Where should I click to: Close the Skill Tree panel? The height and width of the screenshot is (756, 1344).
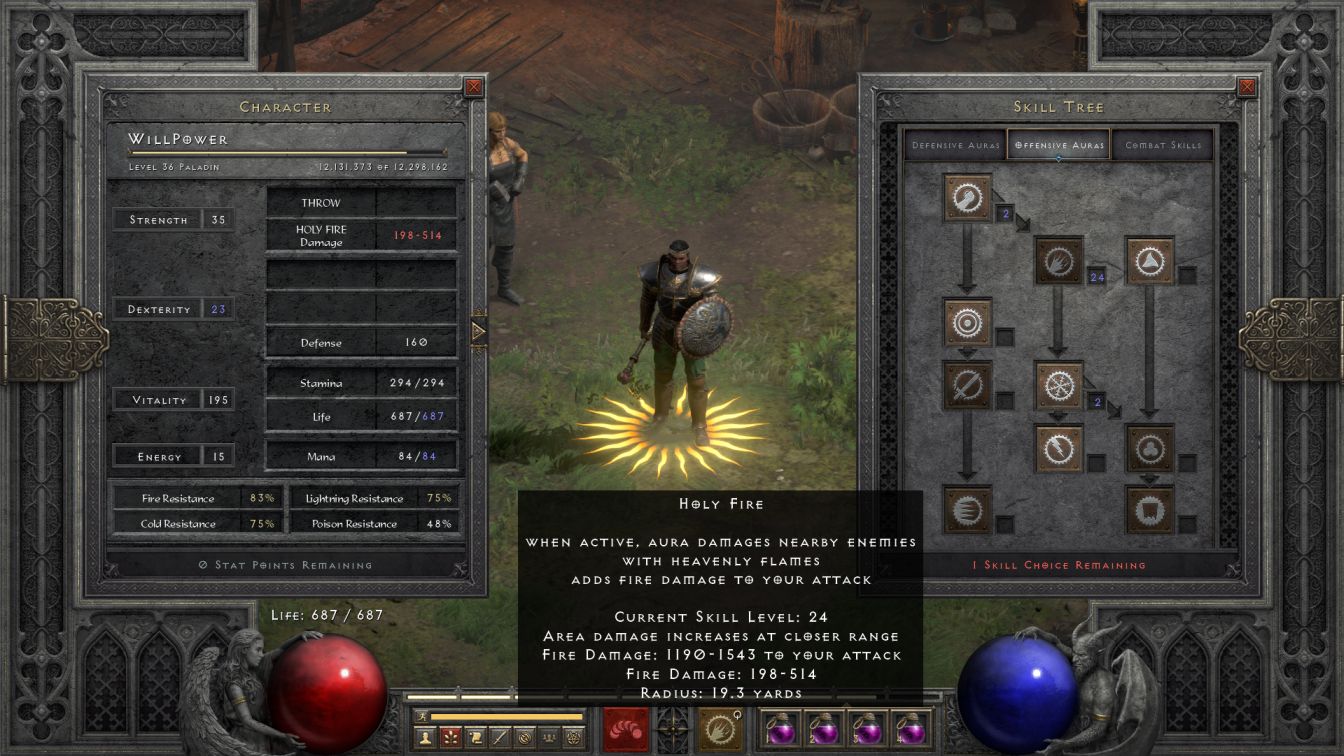1247,87
